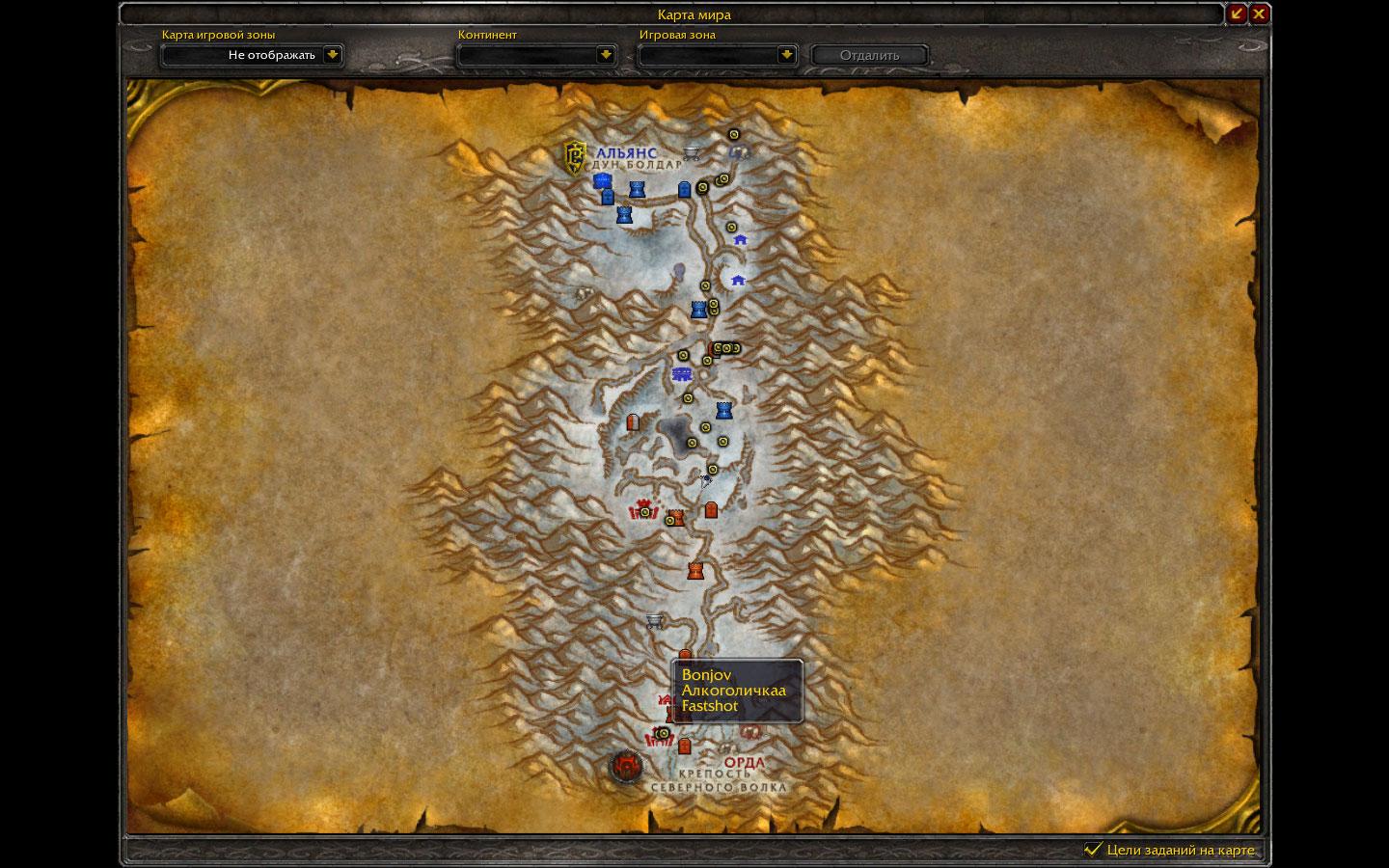Select the Alliance shield emblem at Дун Болдар

pos(576,157)
